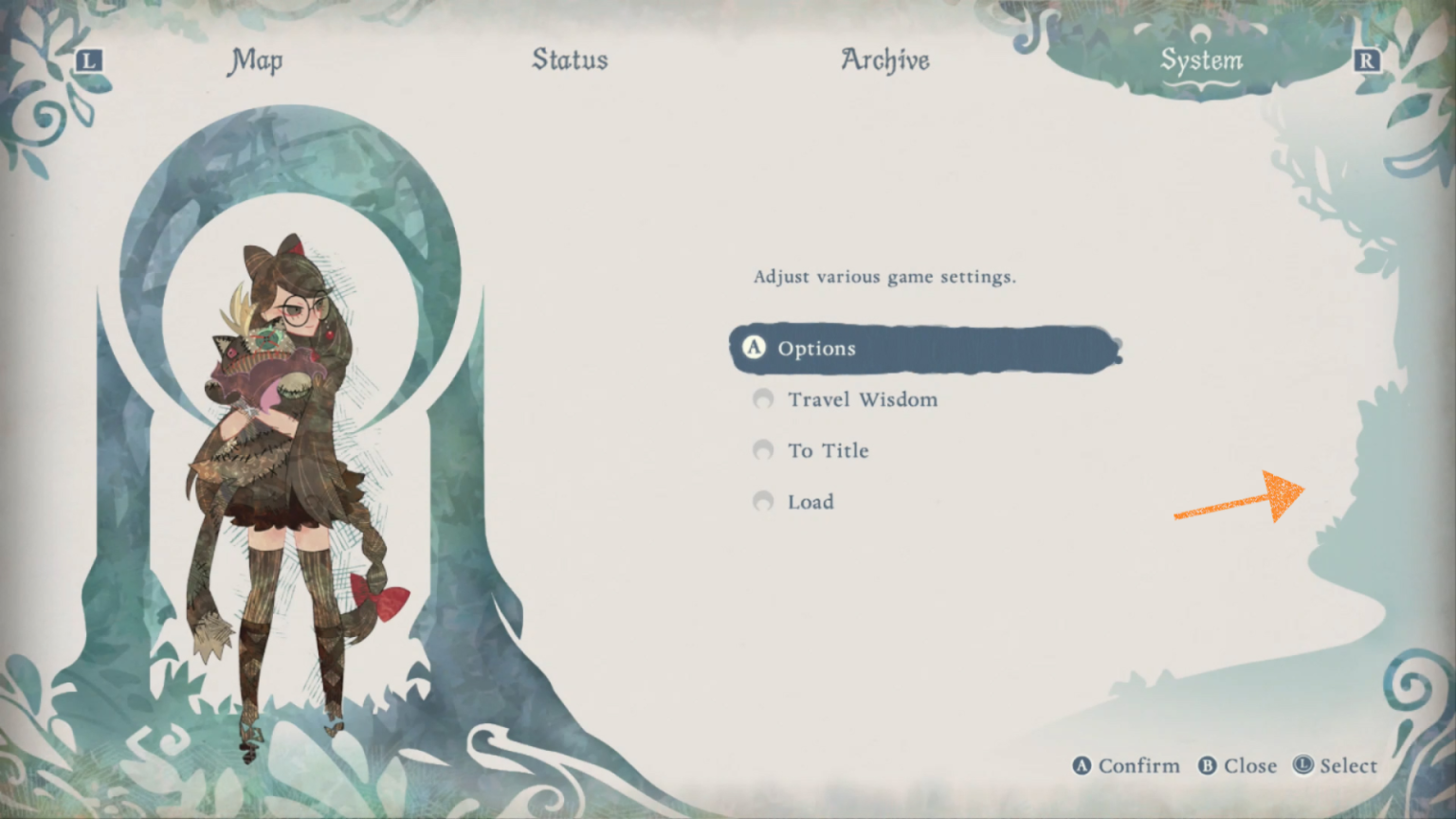Open the Archive tab
The height and width of the screenshot is (819, 1456).
click(x=885, y=61)
